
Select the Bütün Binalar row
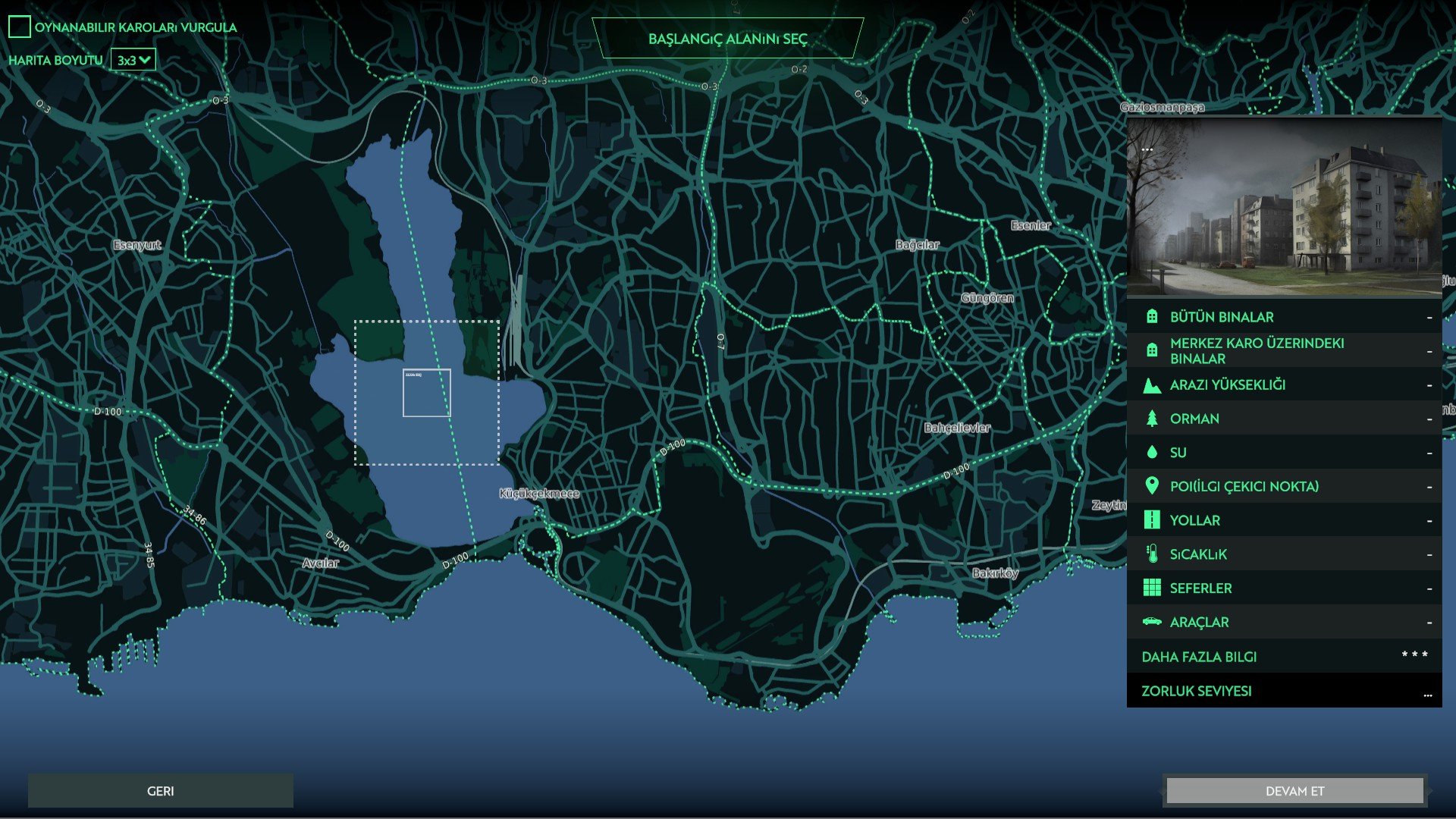tap(1284, 317)
